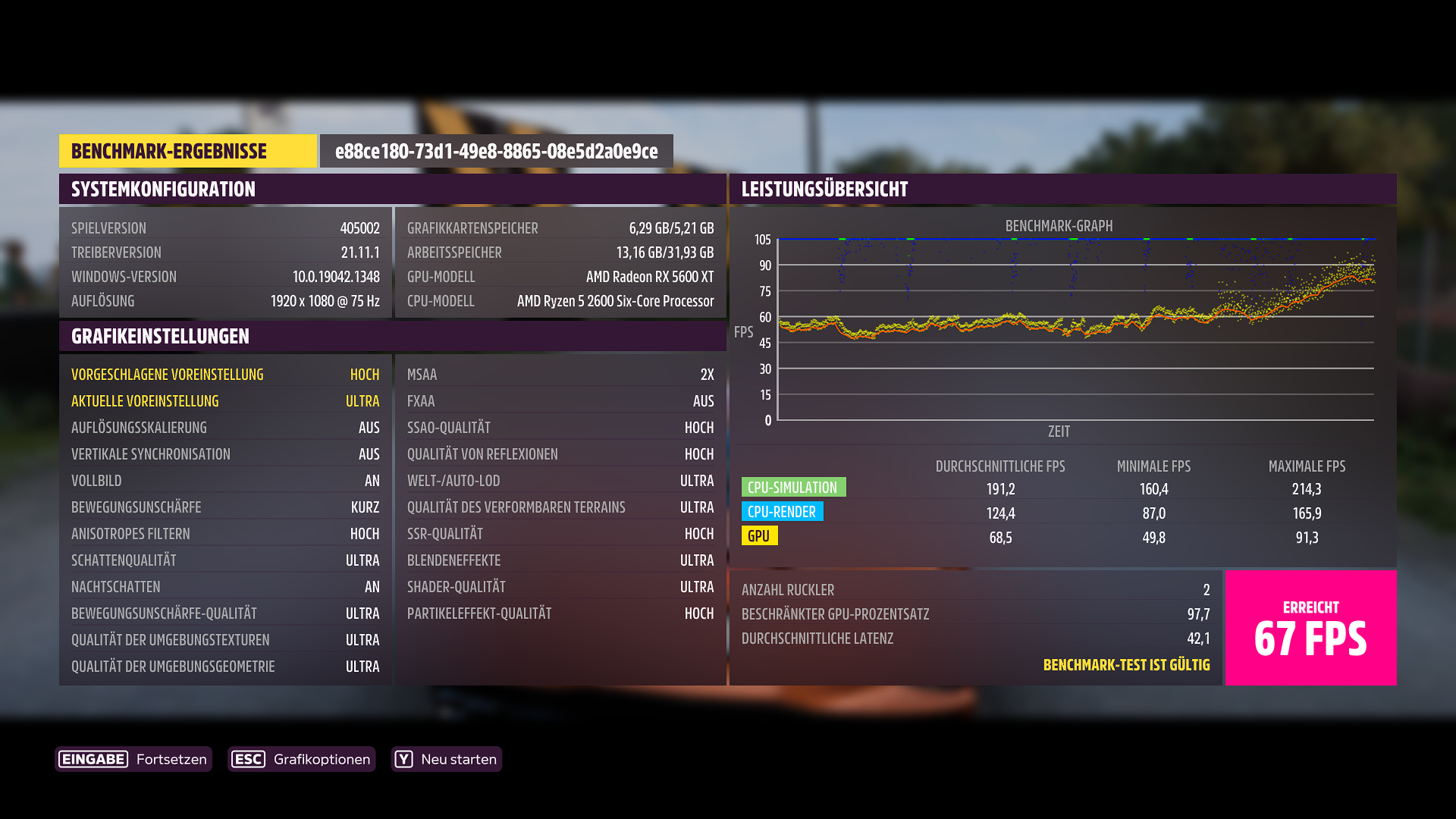Click the ESC key prompt icon
This screenshot has height=819, width=1456.
point(249,759)
